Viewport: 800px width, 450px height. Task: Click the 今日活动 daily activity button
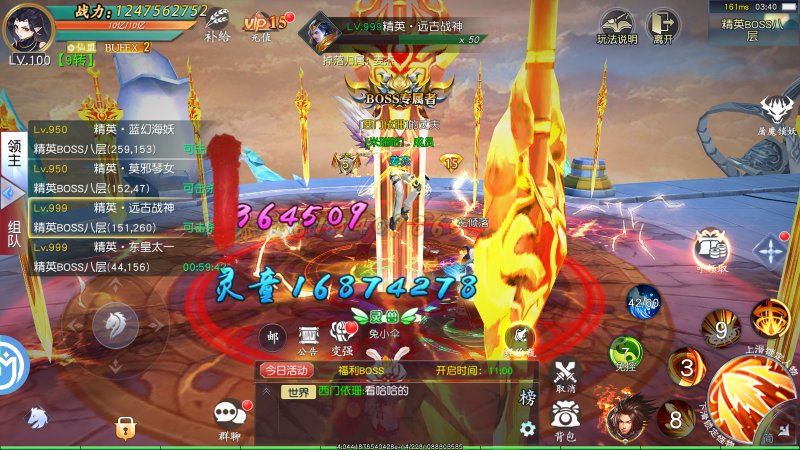point(286,370)
